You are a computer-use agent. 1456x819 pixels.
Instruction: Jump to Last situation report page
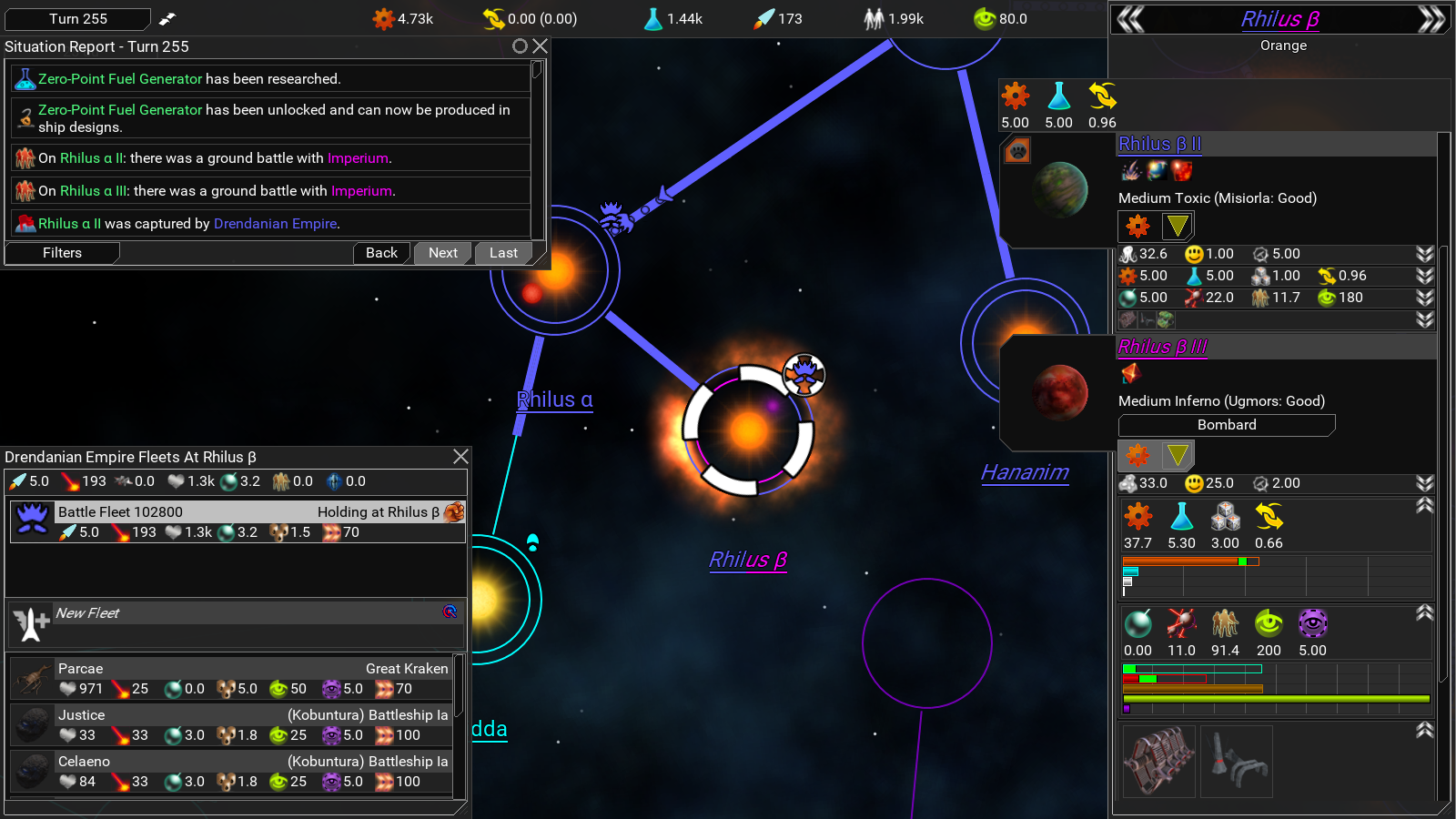pyautogui.click(x=503, y=253)
